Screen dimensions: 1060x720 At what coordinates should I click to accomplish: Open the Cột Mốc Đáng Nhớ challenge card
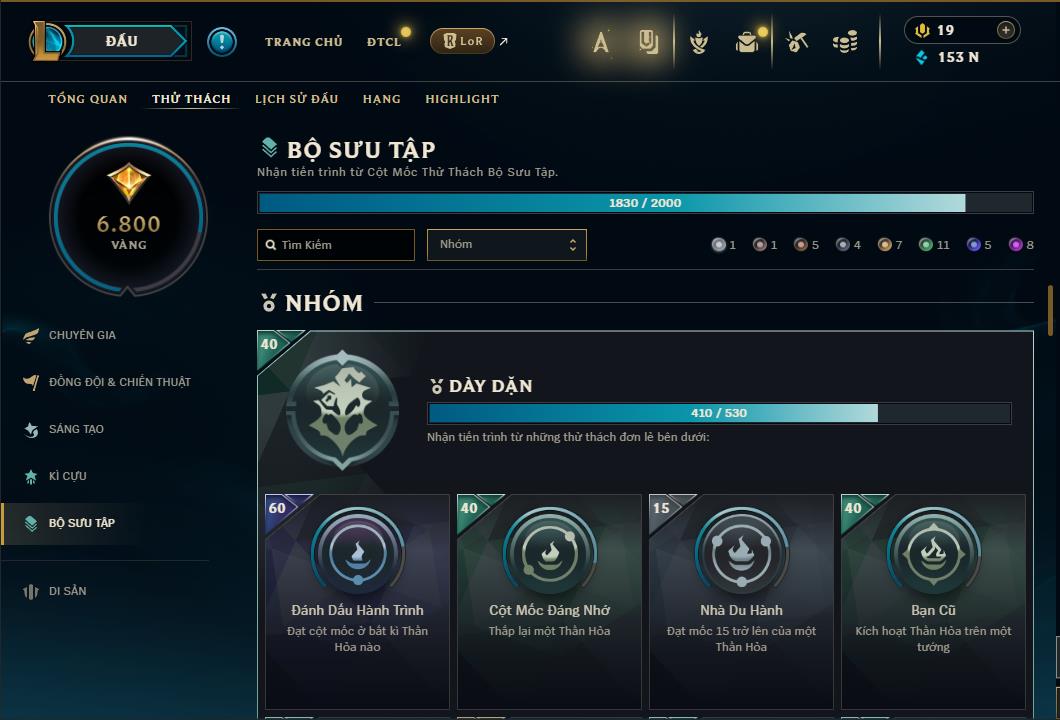[x=549, y=600]
